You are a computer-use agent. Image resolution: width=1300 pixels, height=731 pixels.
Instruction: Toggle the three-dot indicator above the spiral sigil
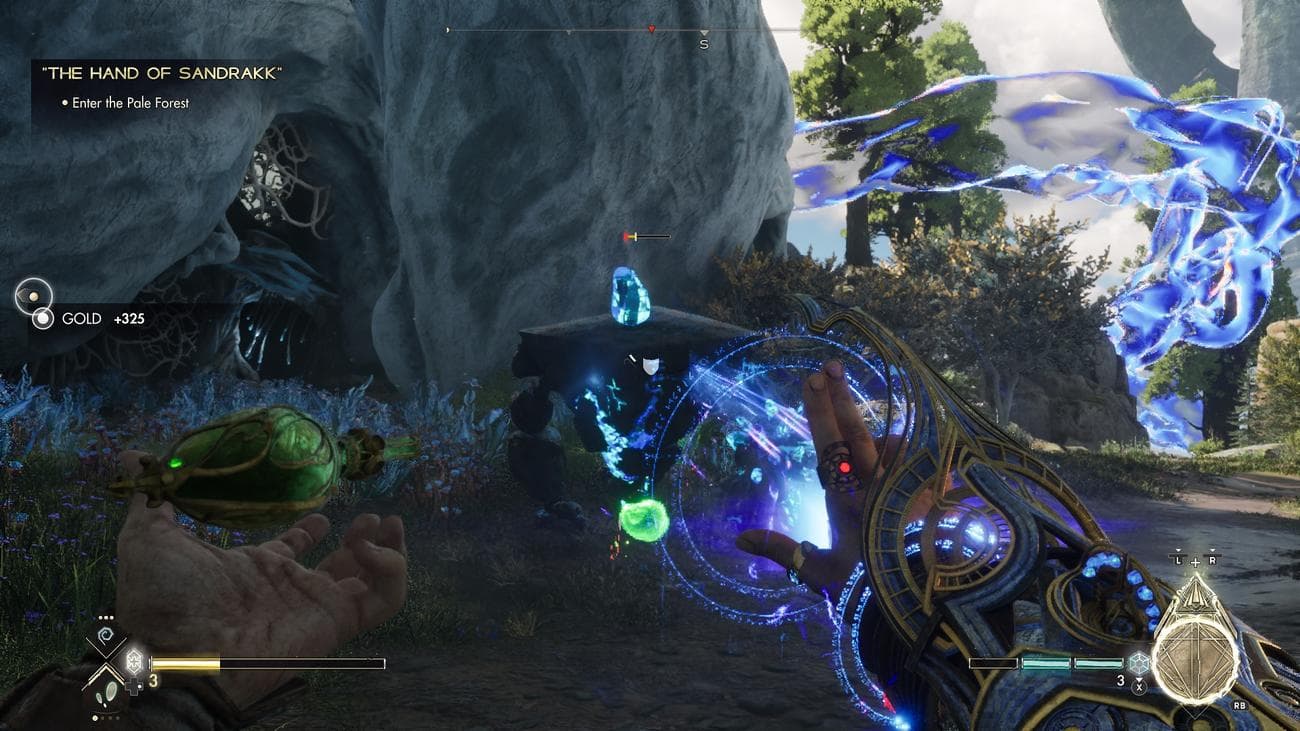(105, 616)
